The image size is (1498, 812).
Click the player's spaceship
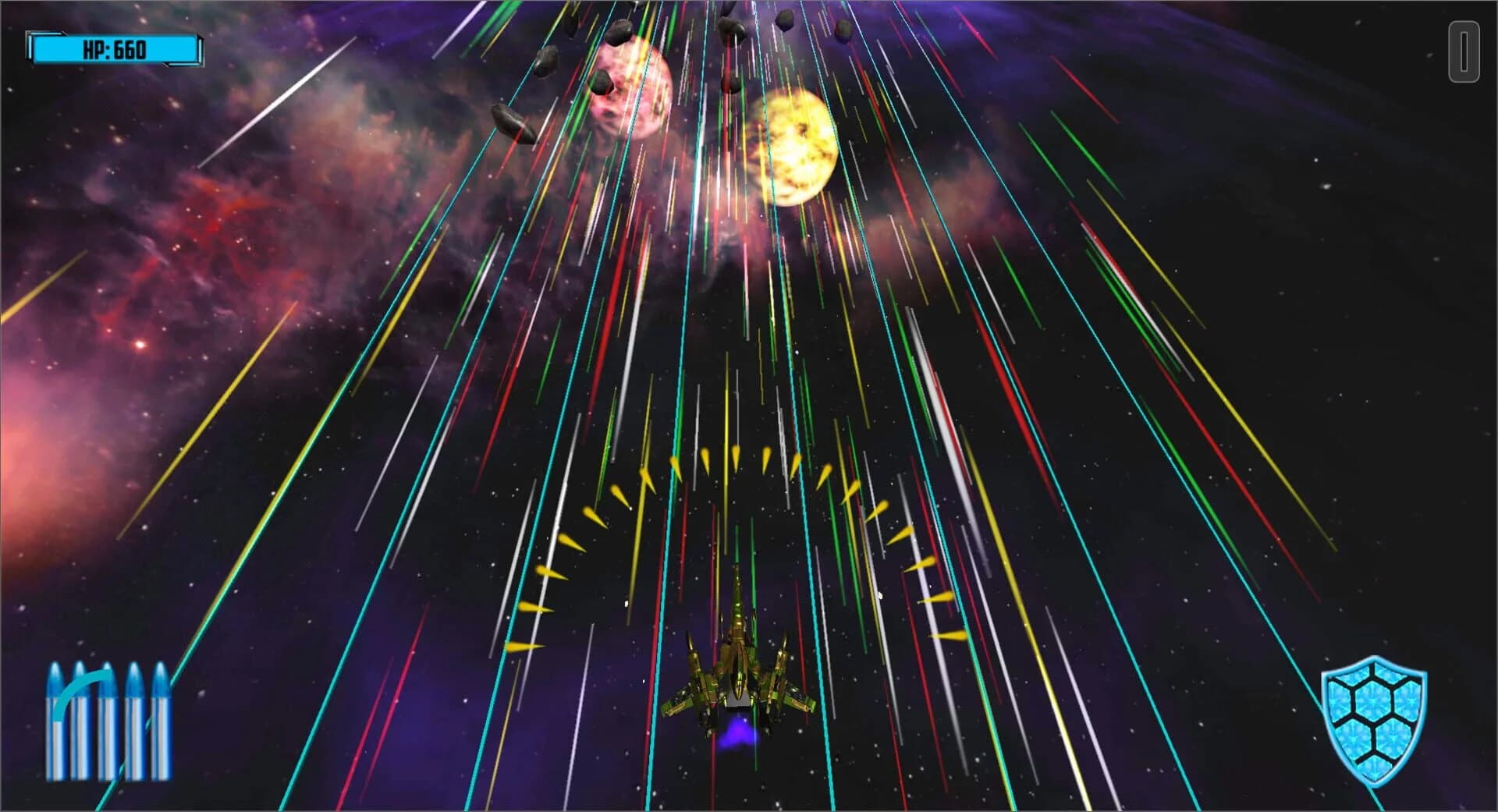coord(737,671)
